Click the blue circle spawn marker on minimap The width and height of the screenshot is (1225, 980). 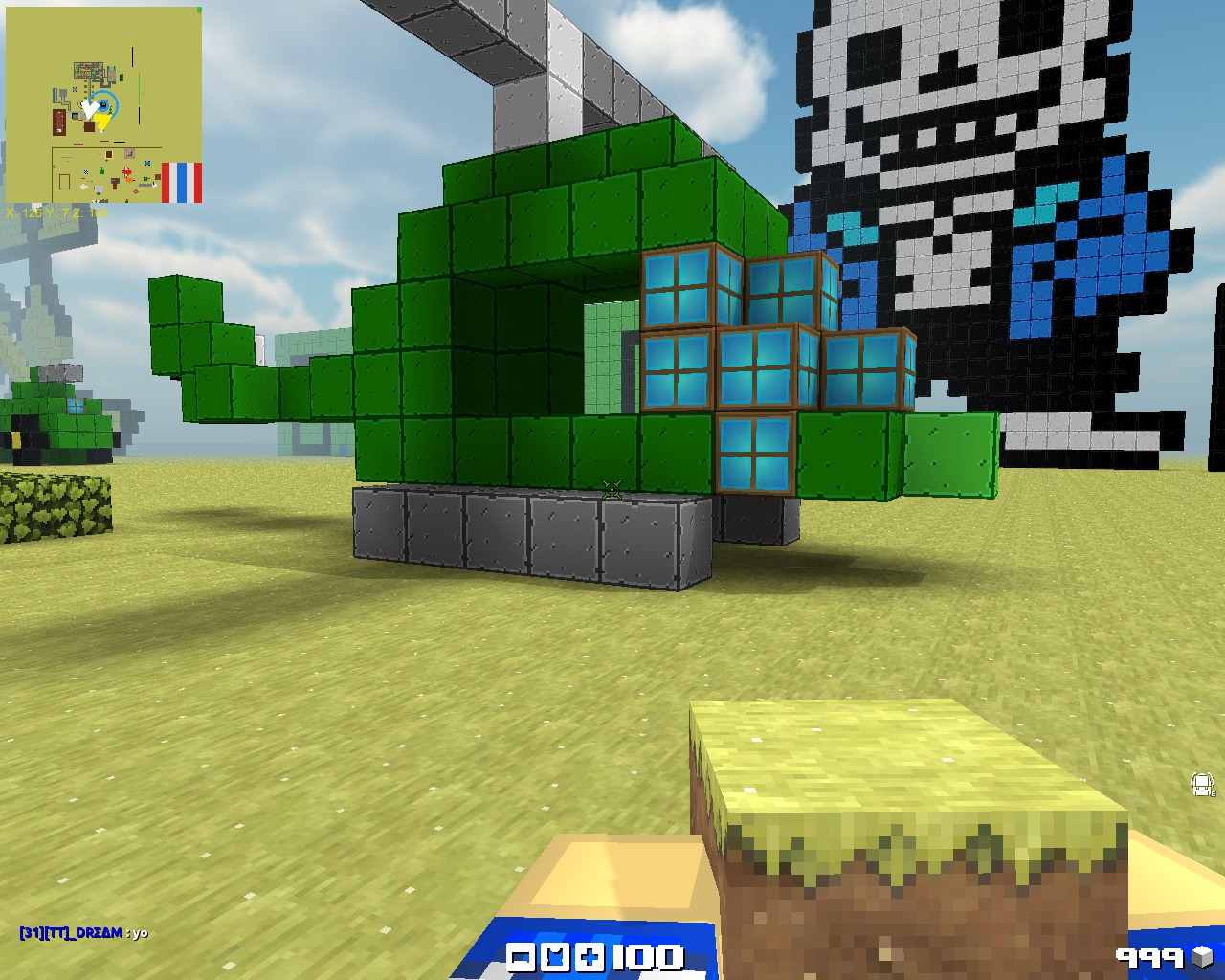(x=102, y=101)
